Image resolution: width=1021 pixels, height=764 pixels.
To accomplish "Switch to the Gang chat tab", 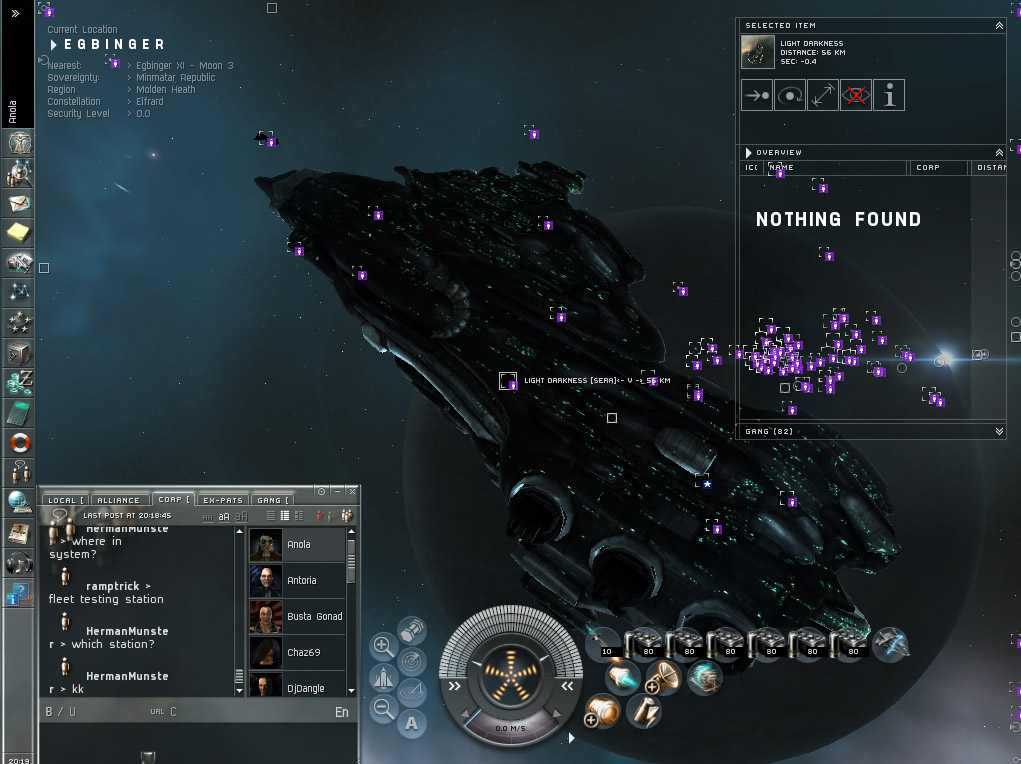I will (272, 500).
